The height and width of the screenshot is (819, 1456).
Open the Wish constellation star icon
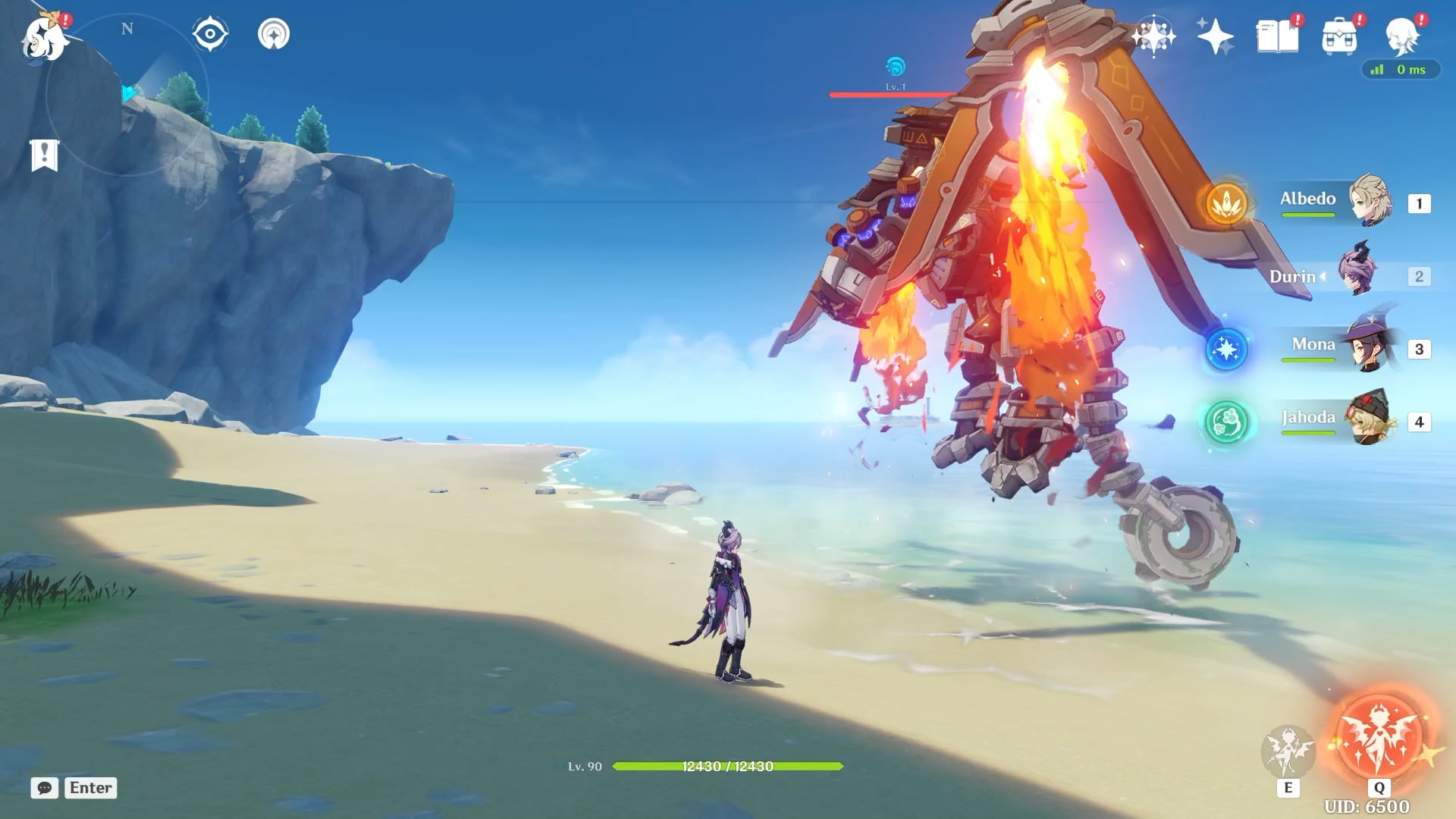[1153, 36]
